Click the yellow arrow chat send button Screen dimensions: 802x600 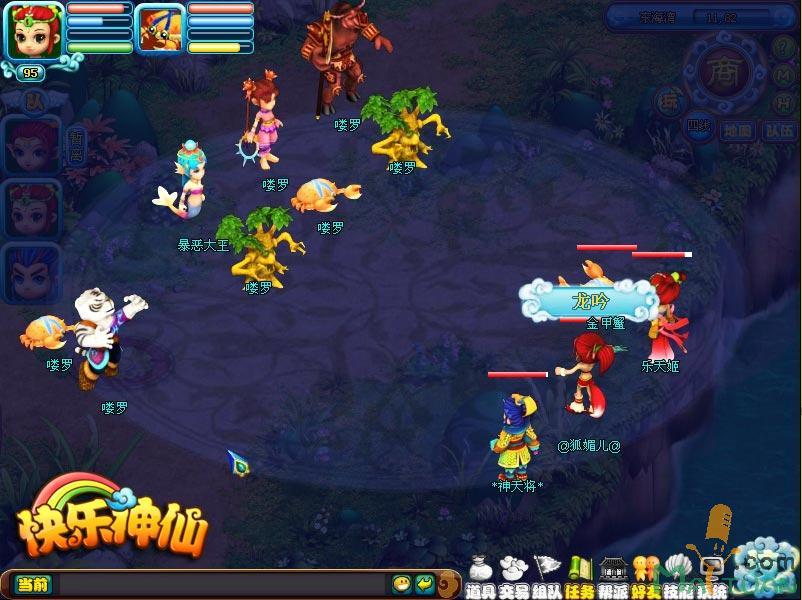425,584
